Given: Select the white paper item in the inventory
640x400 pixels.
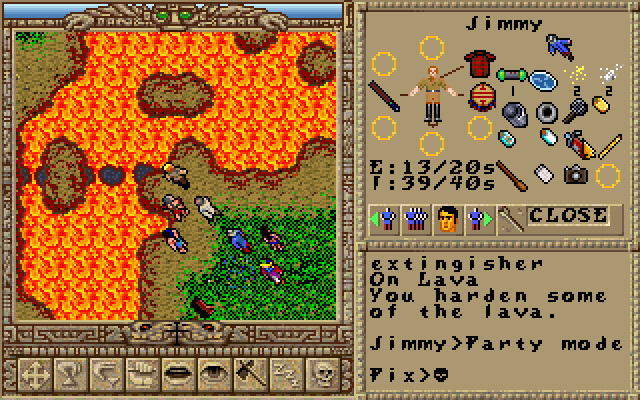Looking at the screenshot, I should point(544,174).
